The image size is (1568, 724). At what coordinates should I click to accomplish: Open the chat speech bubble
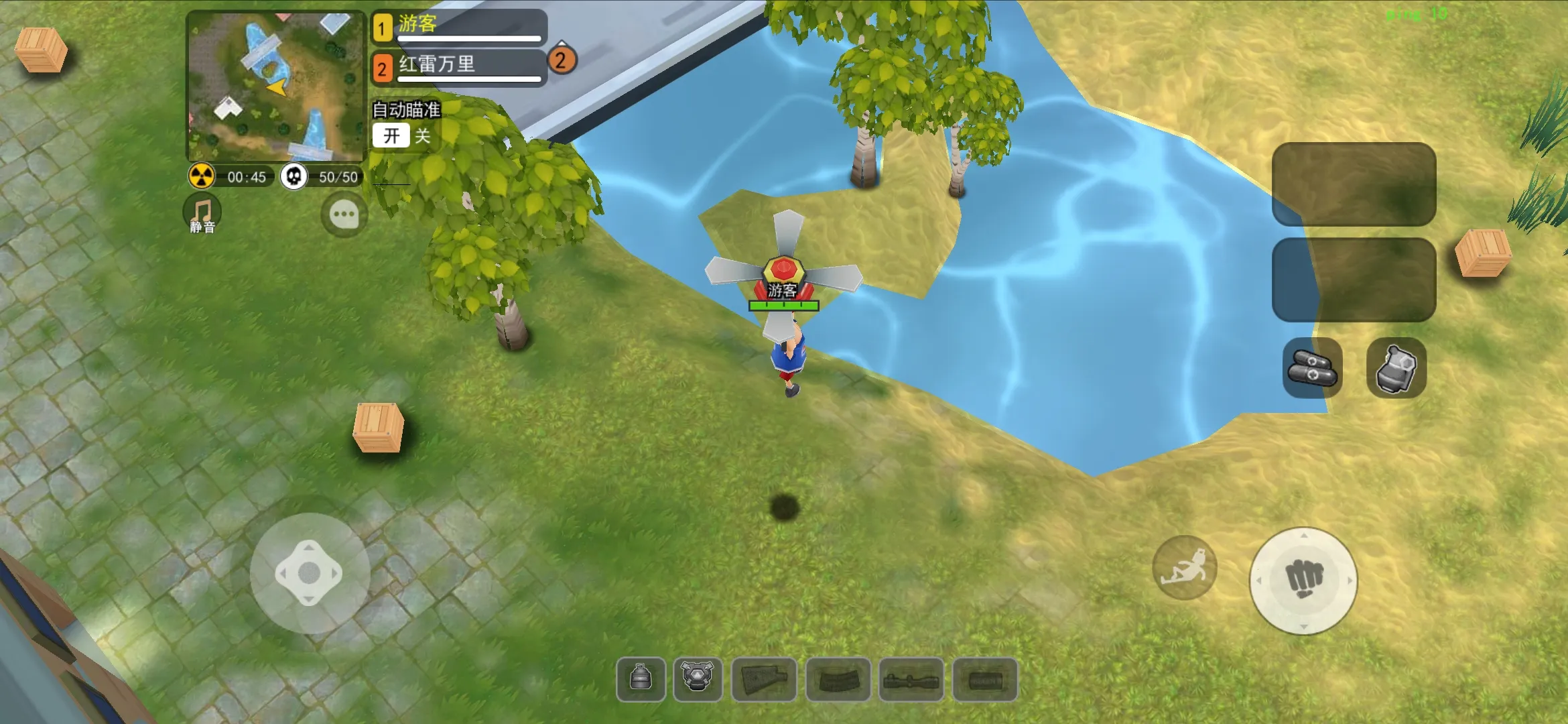pos(344,215)
